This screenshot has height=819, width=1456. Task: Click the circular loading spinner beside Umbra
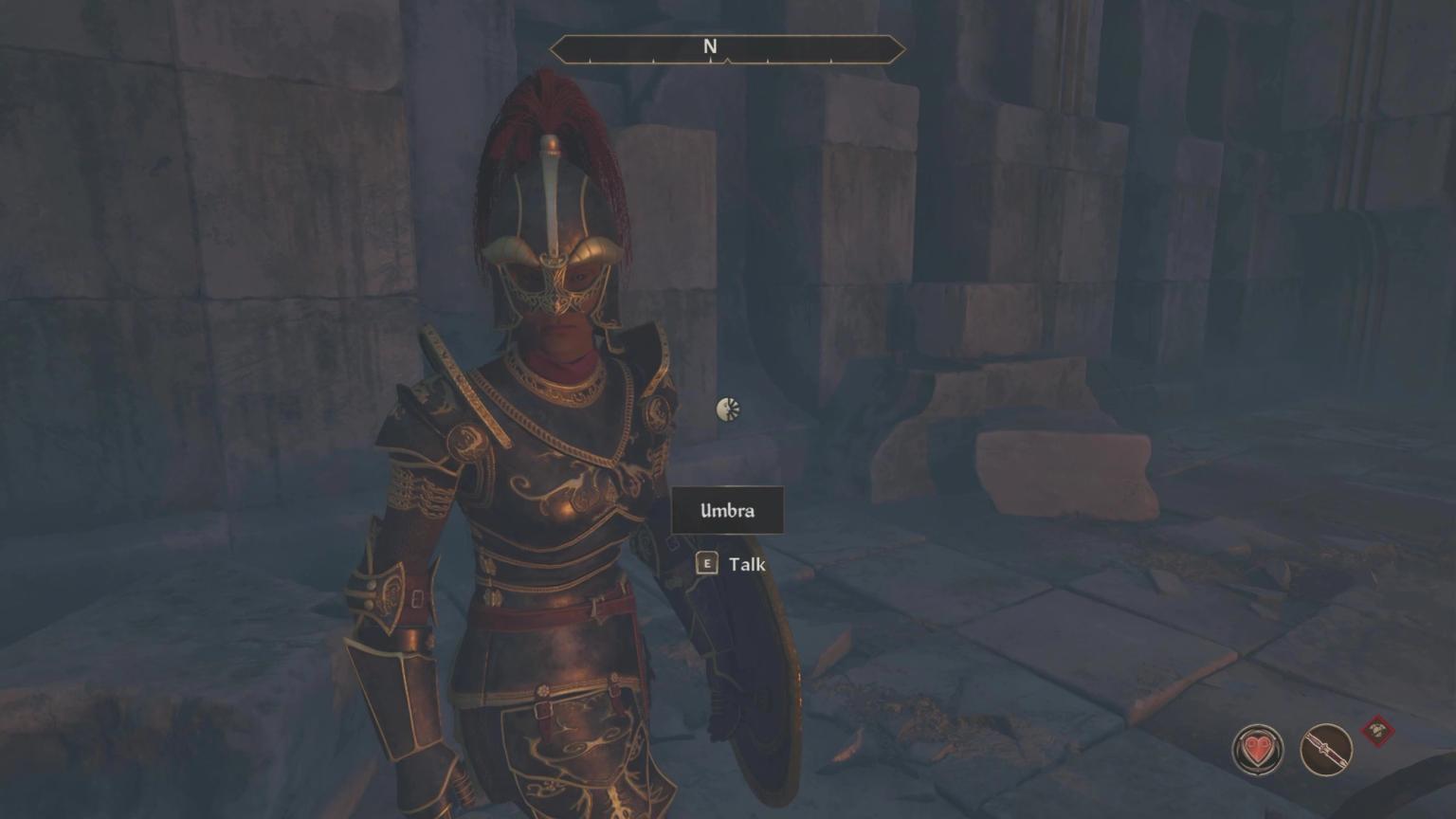(x=726, y=409)
